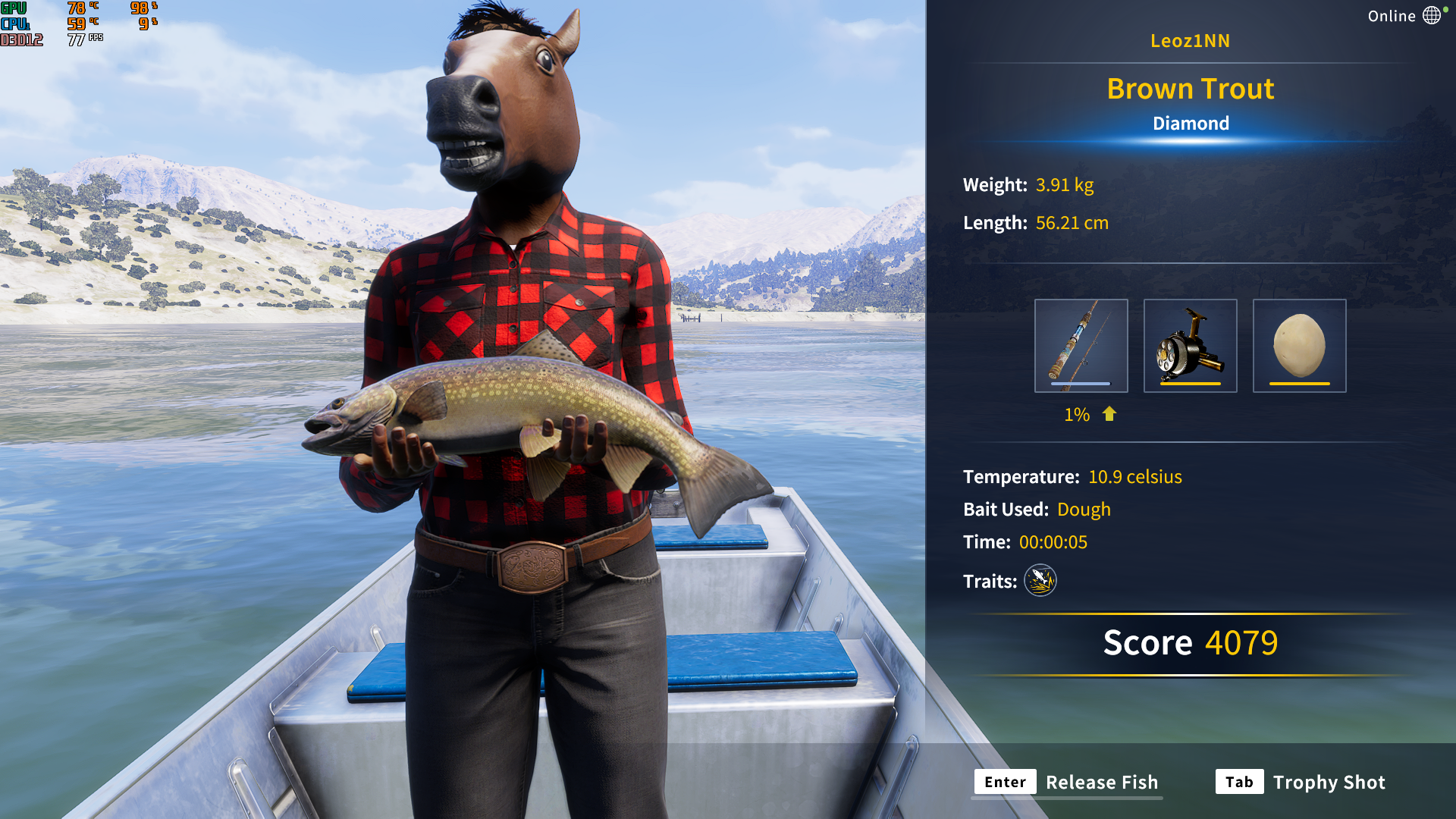Click the online status globe icon
The height and width of the screenshot is (819, 1456).
click(1432, 15)
